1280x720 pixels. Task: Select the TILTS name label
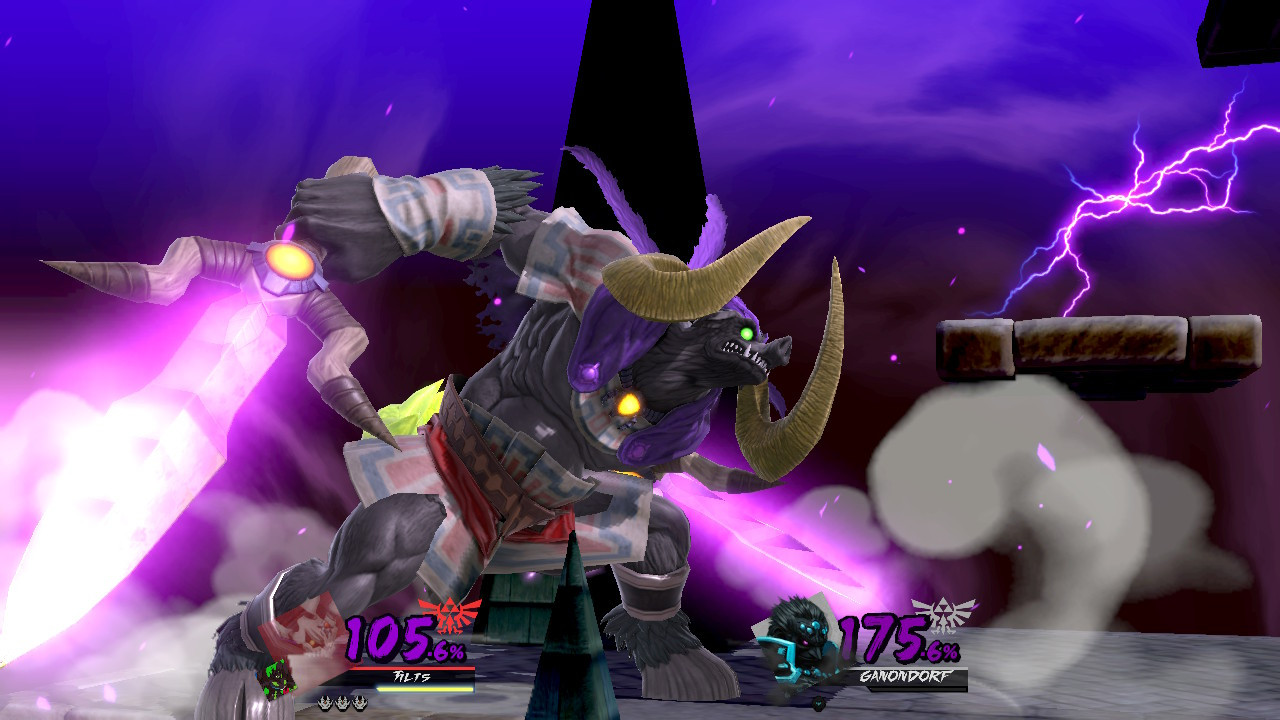tap(412, 676)
